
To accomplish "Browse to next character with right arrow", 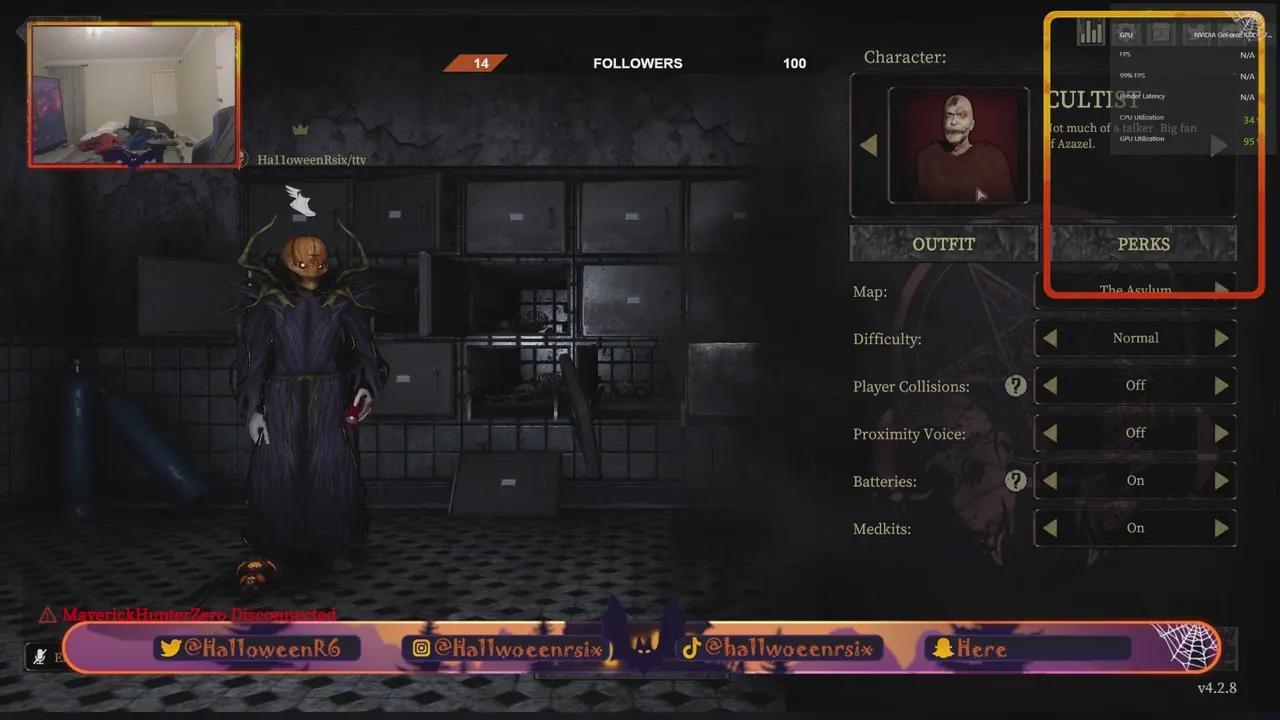I will point(1219,144).
